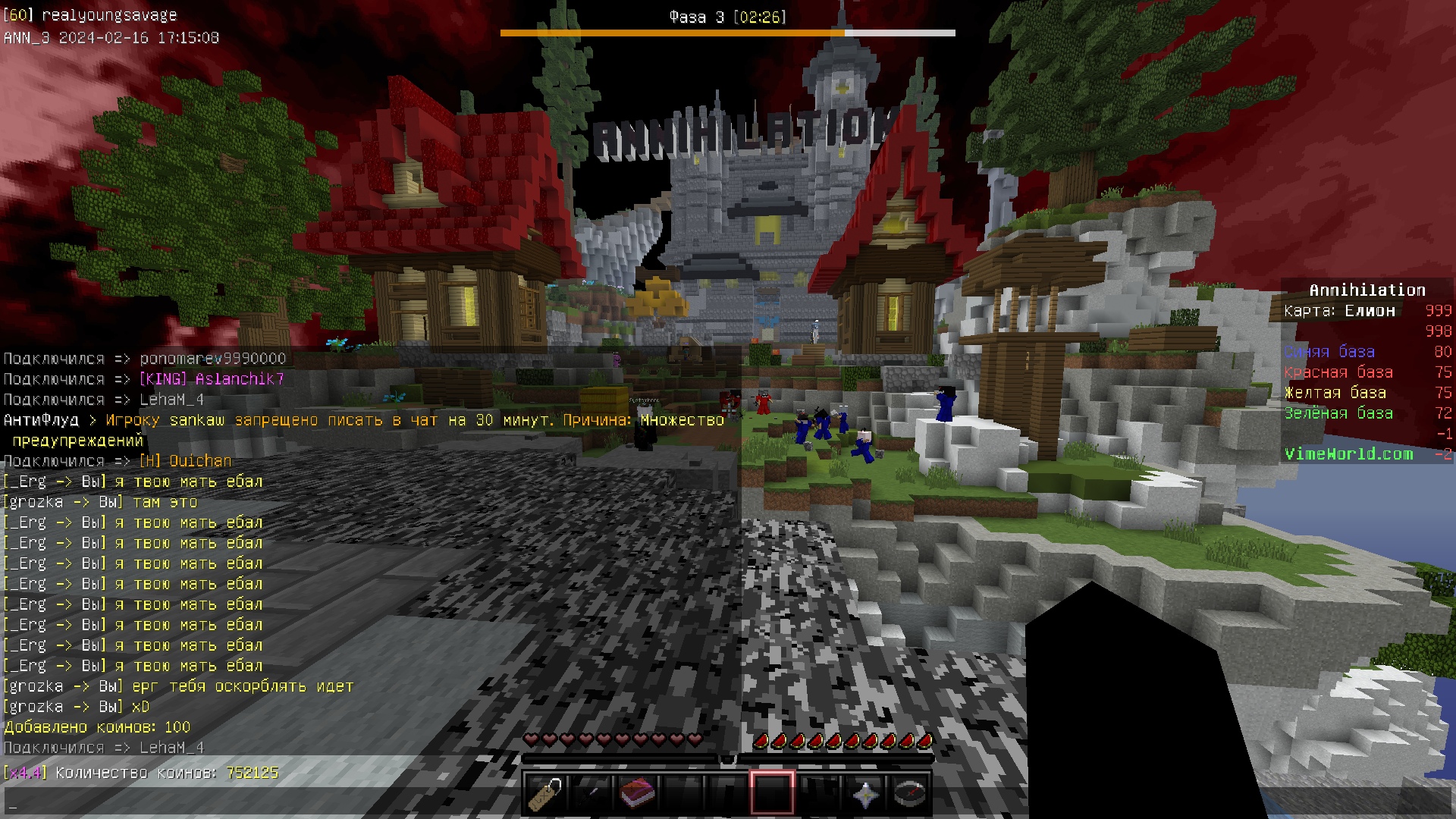Select the name tag hotbar slot
This screenshot has height=819, width=1456.
tap(544, 793)
